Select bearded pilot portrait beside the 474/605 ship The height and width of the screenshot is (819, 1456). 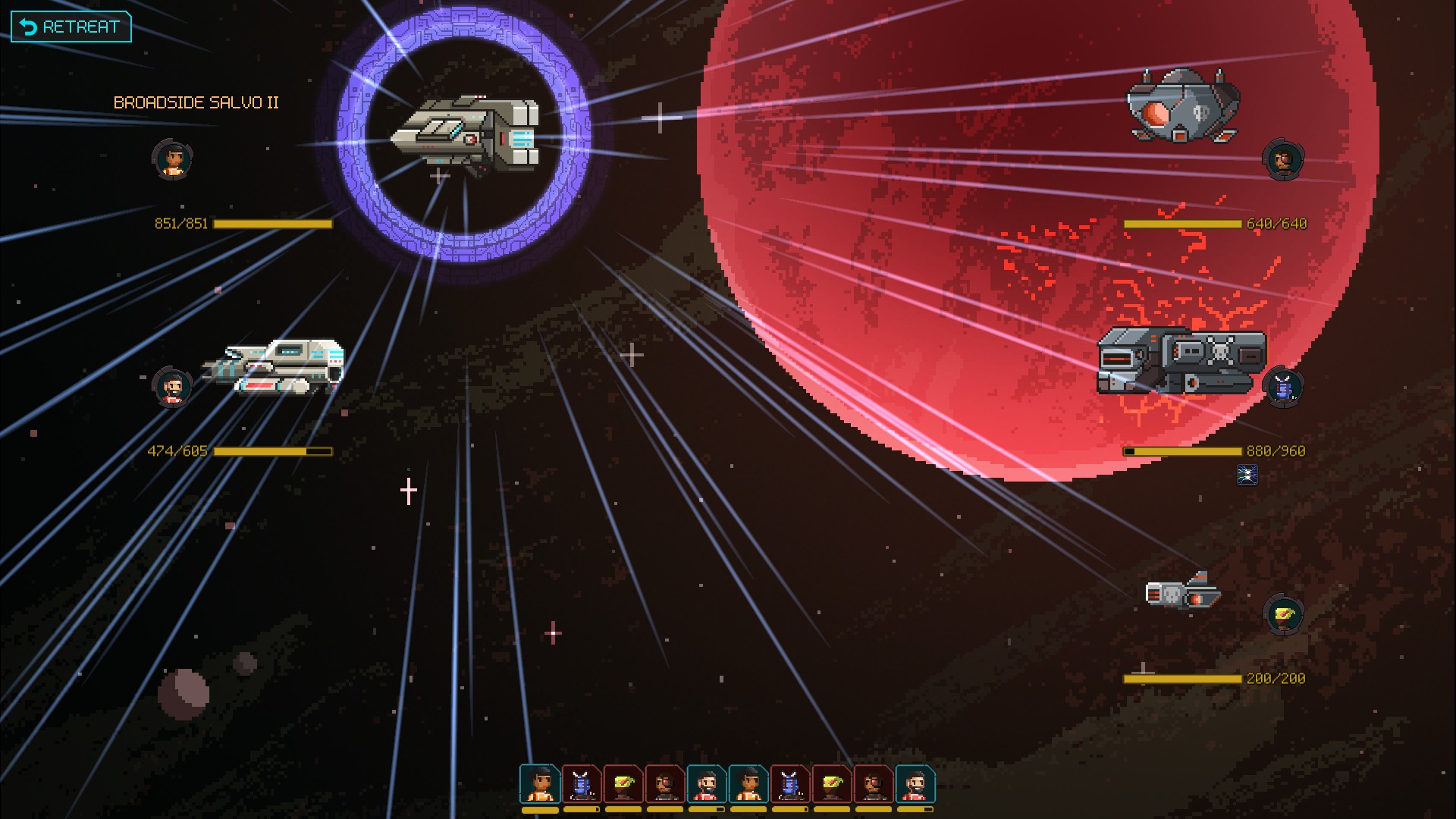(x=172, y=387)
